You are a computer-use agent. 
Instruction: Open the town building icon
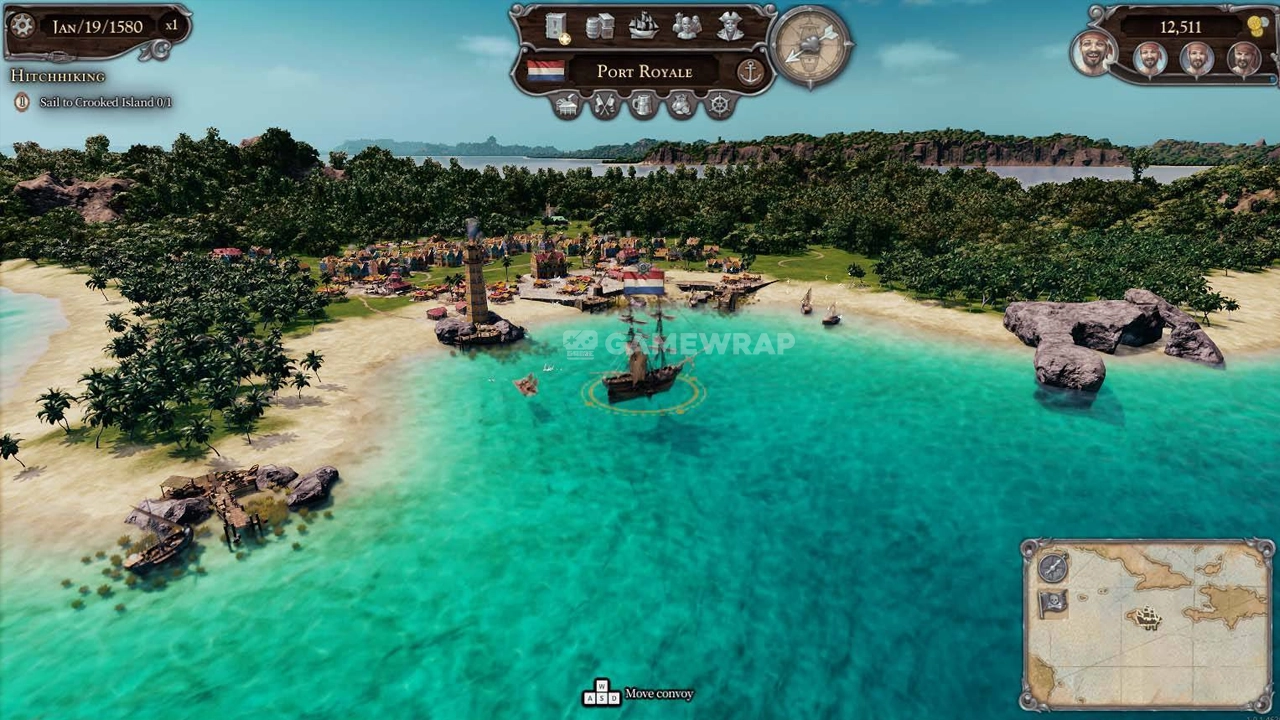[x=567, y=104]
